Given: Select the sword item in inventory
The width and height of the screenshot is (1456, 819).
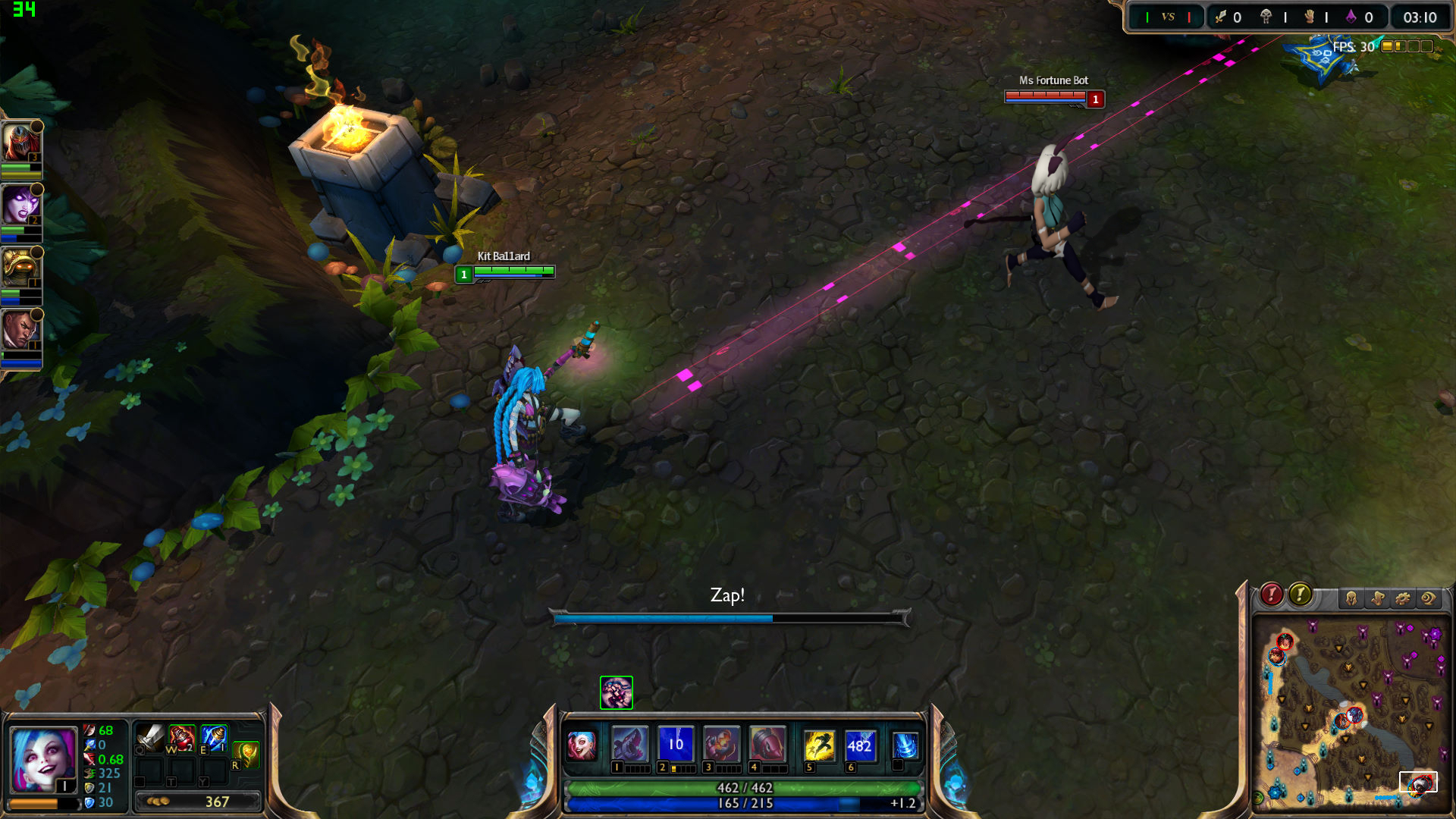Looking at the screenshot, I should click(x=150, y=737).
